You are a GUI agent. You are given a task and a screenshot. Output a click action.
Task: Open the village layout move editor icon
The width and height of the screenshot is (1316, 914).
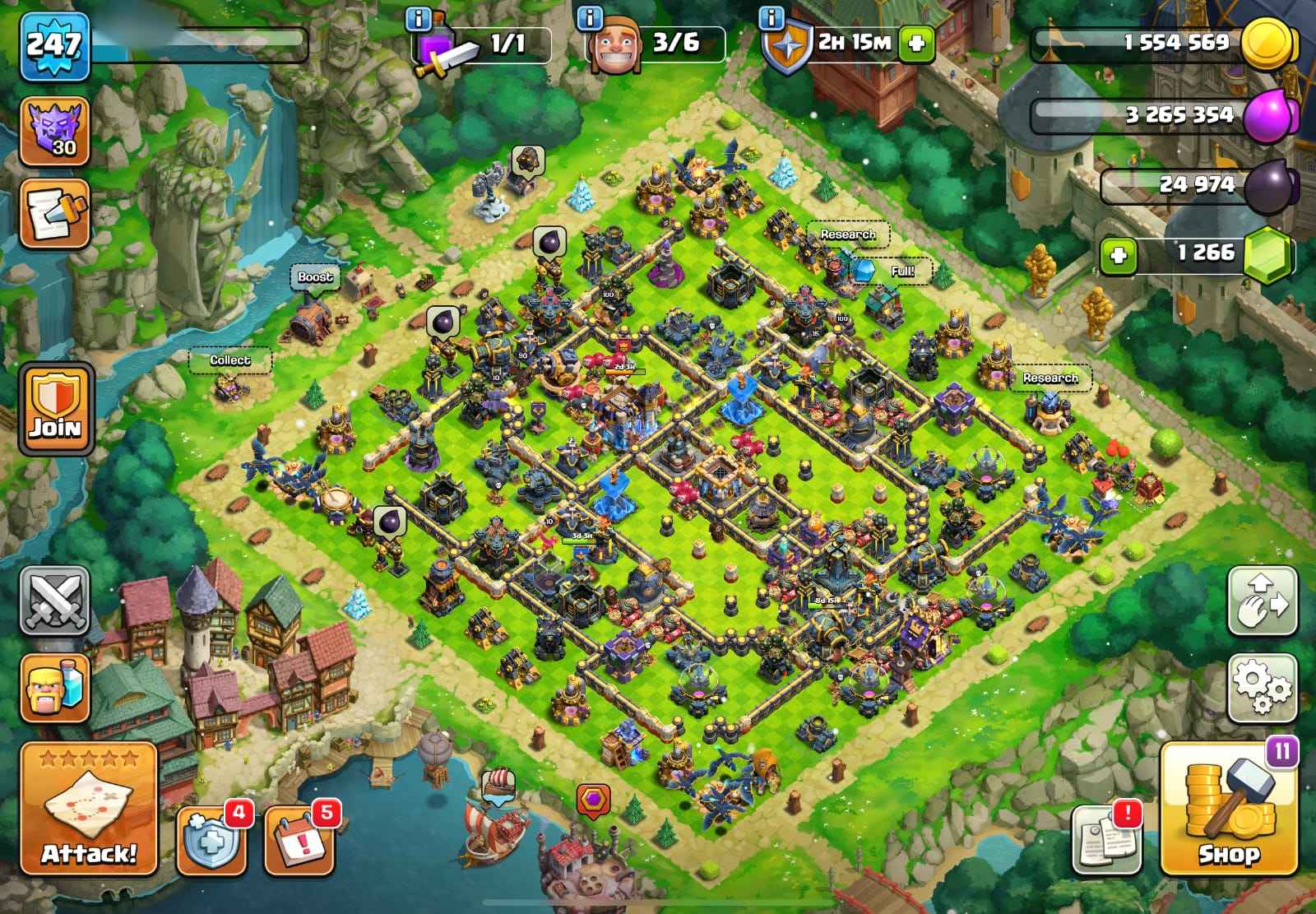pyautogui.click(x=1264, y=600)
